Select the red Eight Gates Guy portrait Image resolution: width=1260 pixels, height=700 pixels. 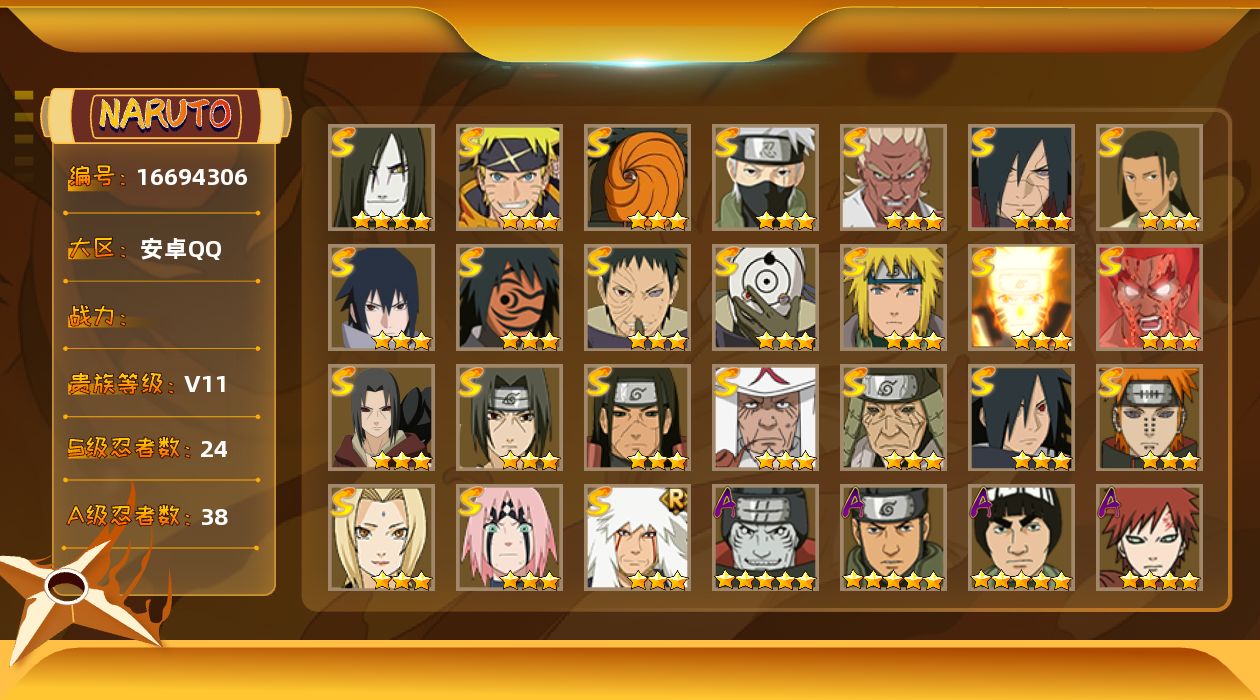pyautogui.click(x=1149, y=297)
